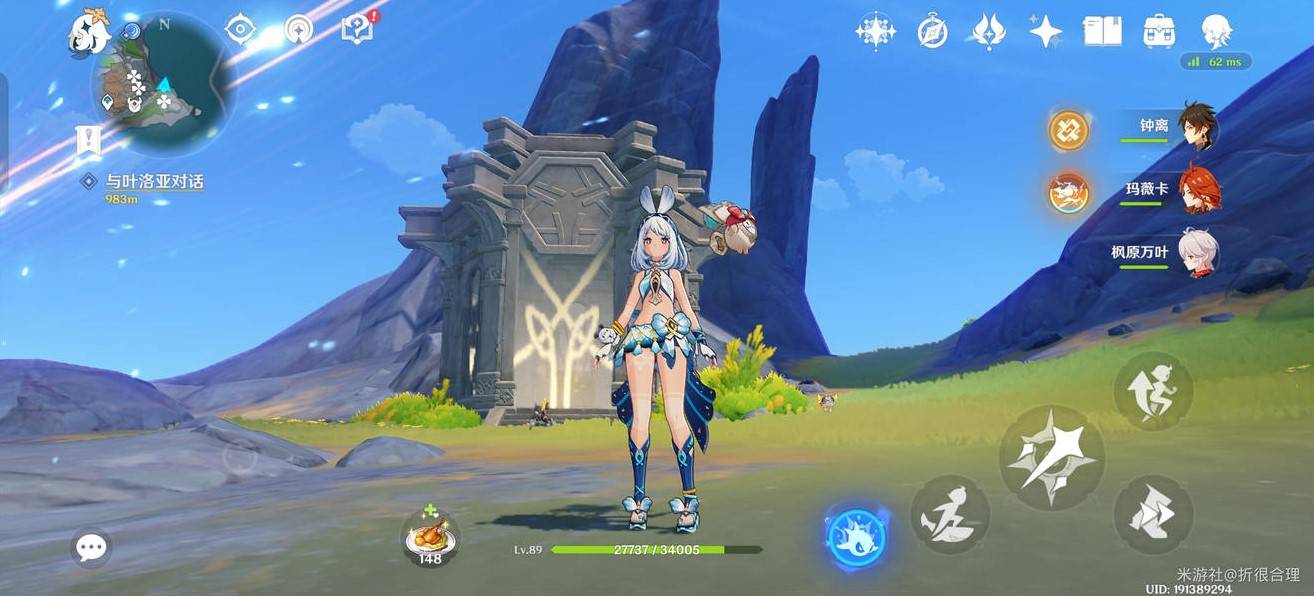Open the Paimon menu icon
The width and height of the screenshot is (1314, 596).
pos(89,32)
